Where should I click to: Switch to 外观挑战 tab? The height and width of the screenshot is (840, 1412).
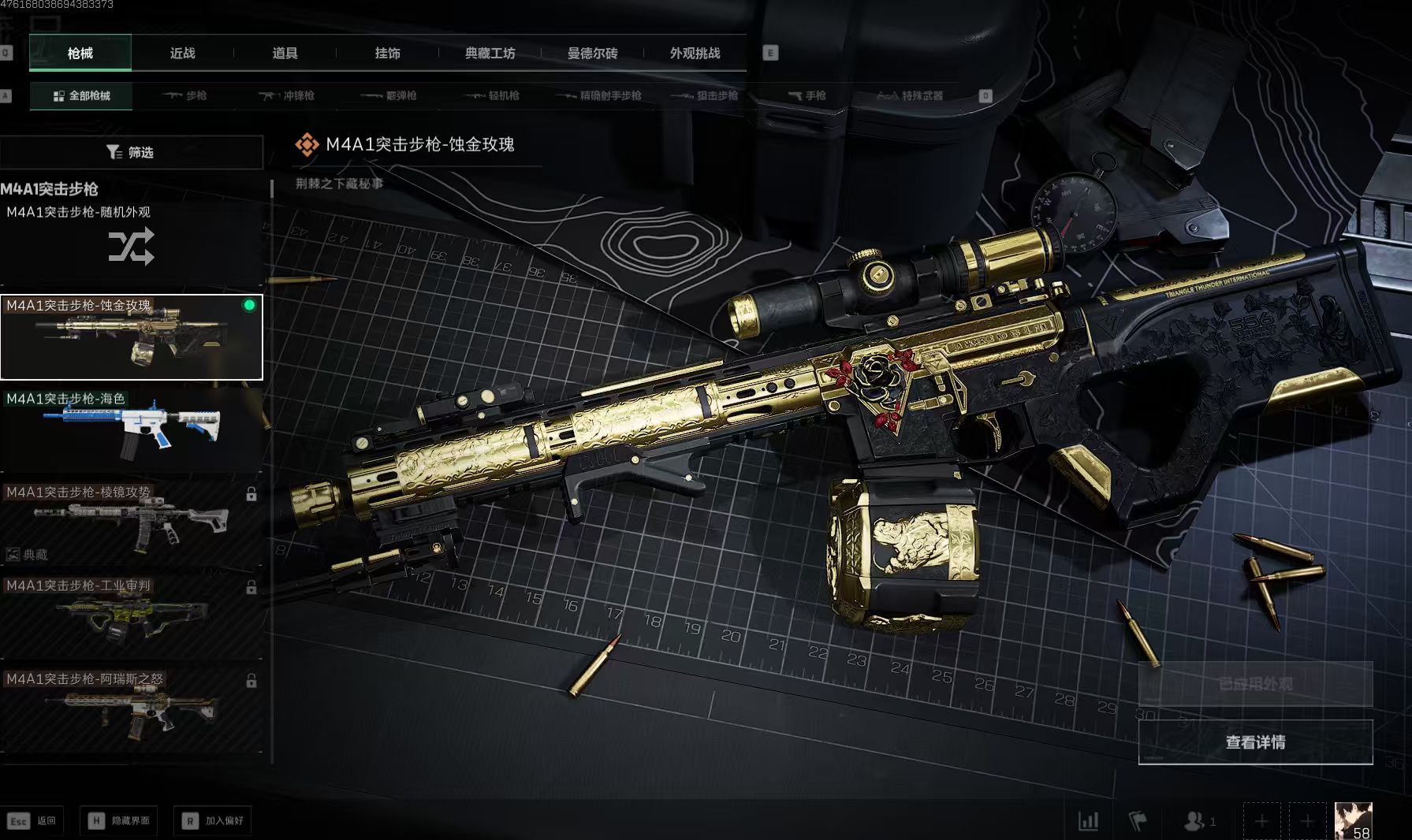tap(695, 54)
